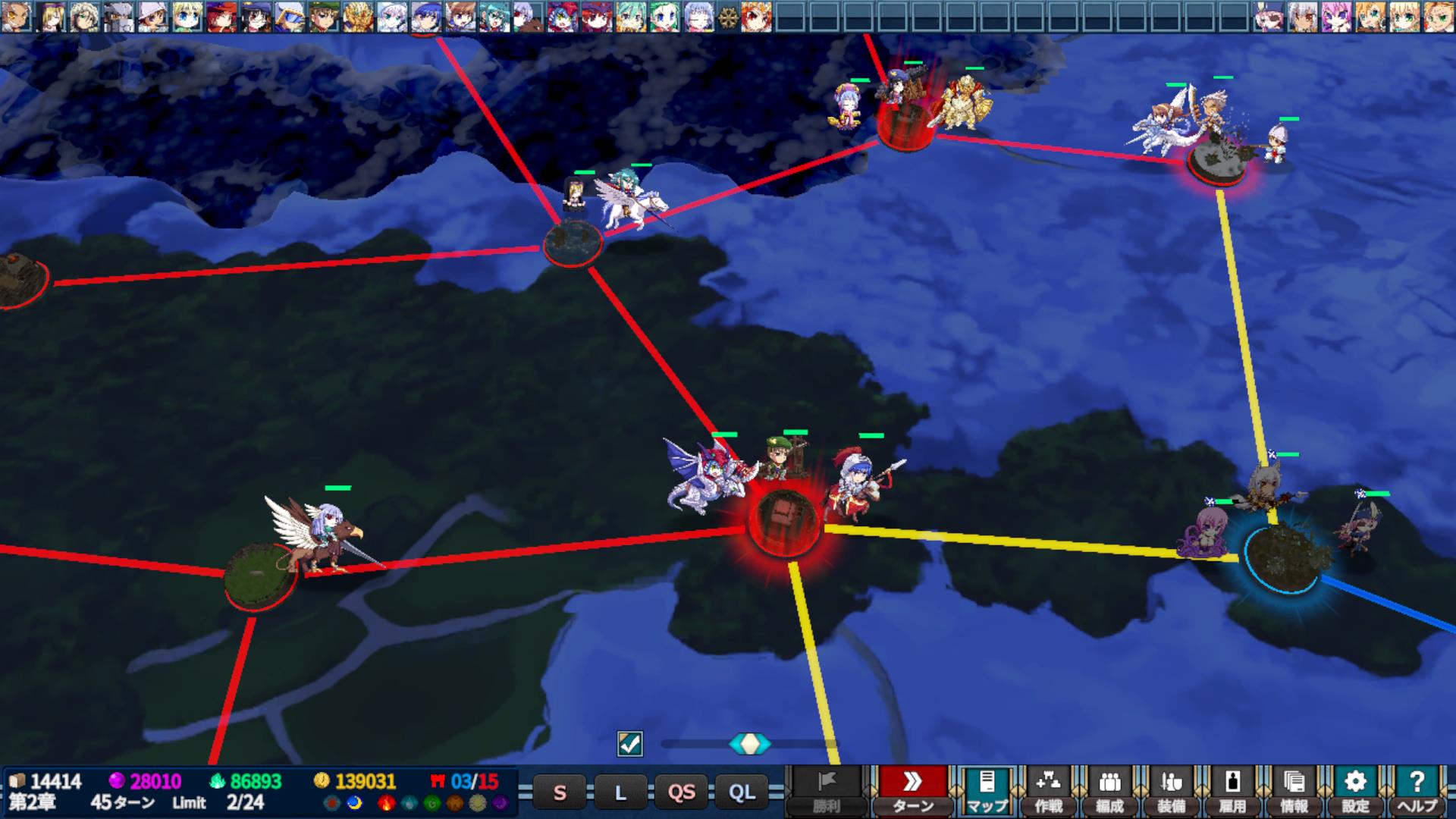
Task: Select the golden armored unit portrait
Action: coord(358,17)
